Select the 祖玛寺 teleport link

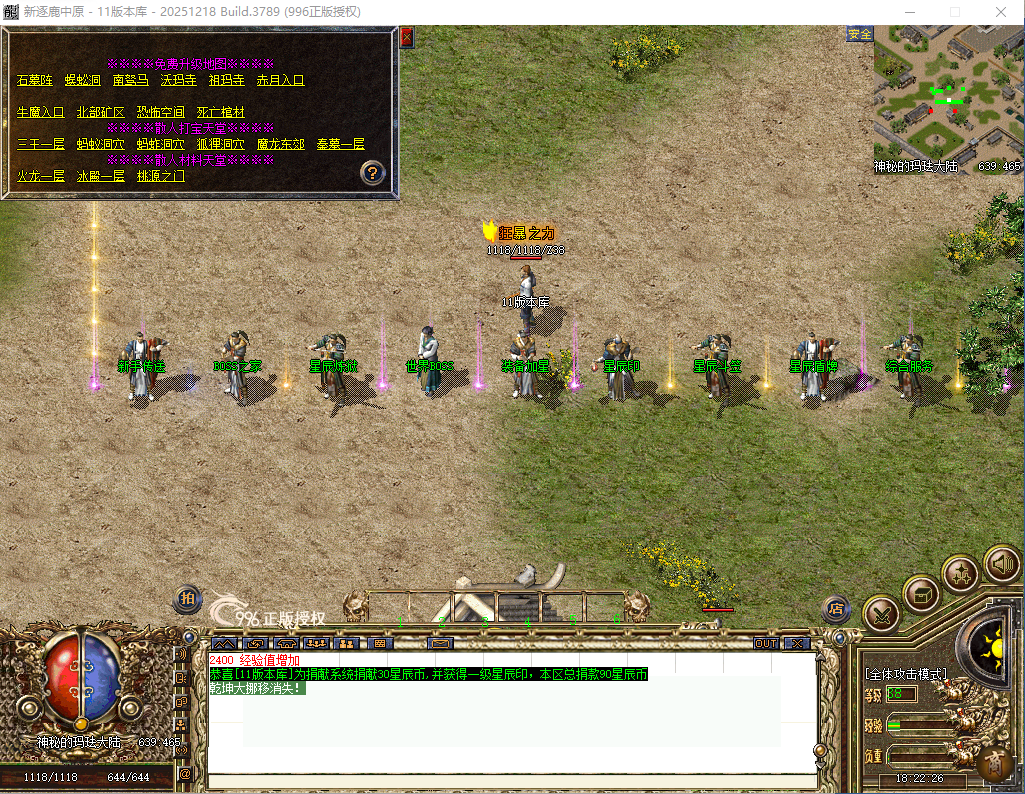pyautogui.click(x=226, y=80)
